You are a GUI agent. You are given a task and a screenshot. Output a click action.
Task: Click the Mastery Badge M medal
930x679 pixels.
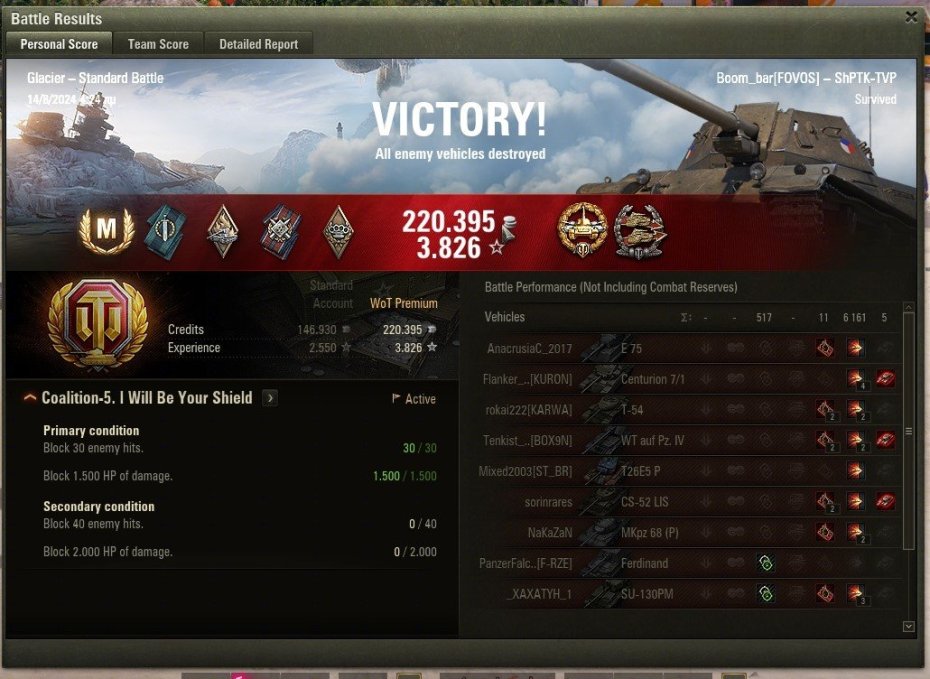coord(100,231)
